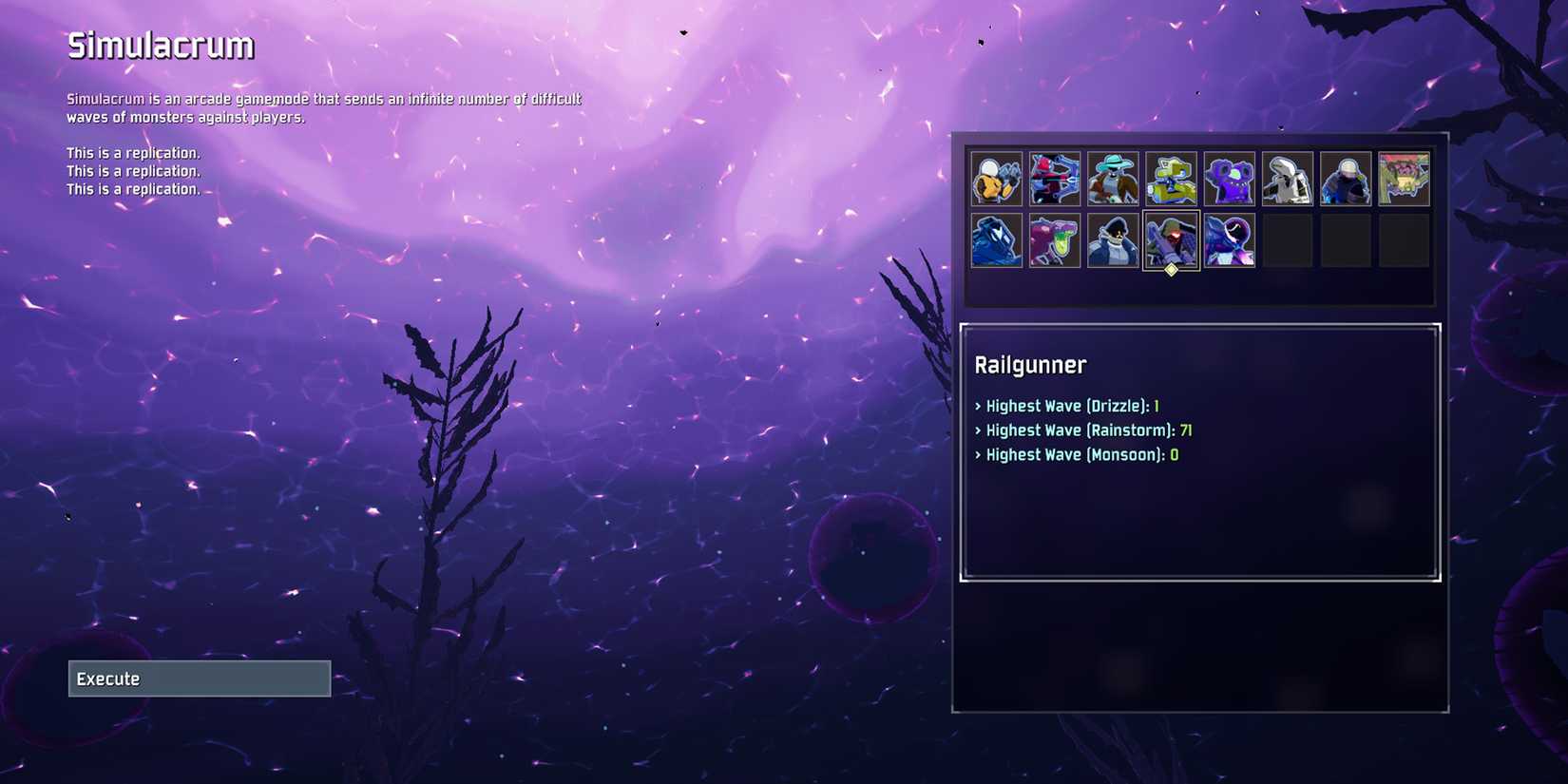Select the Void Fiend survivor portrait
This screenshot has height=784, width=1568.
[x=1231, y=238]
